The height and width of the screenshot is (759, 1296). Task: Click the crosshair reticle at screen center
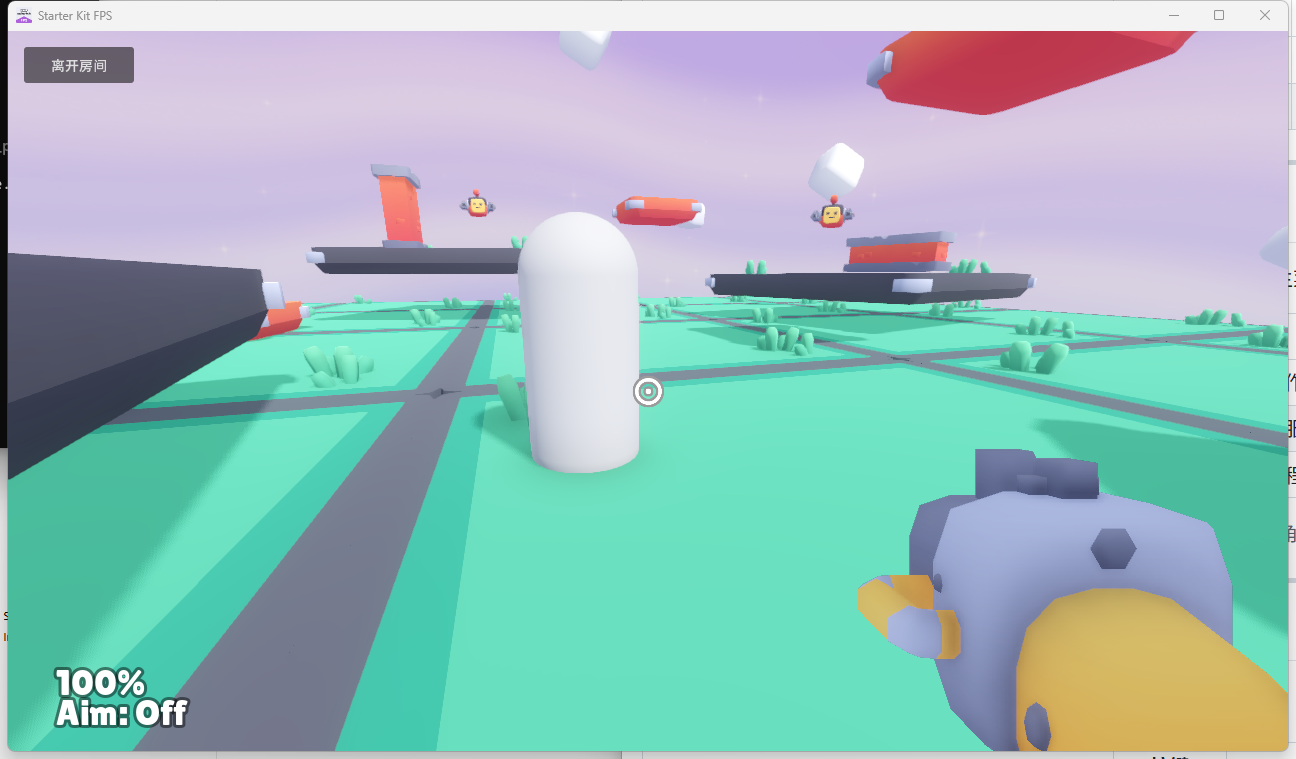coord(648,392)
